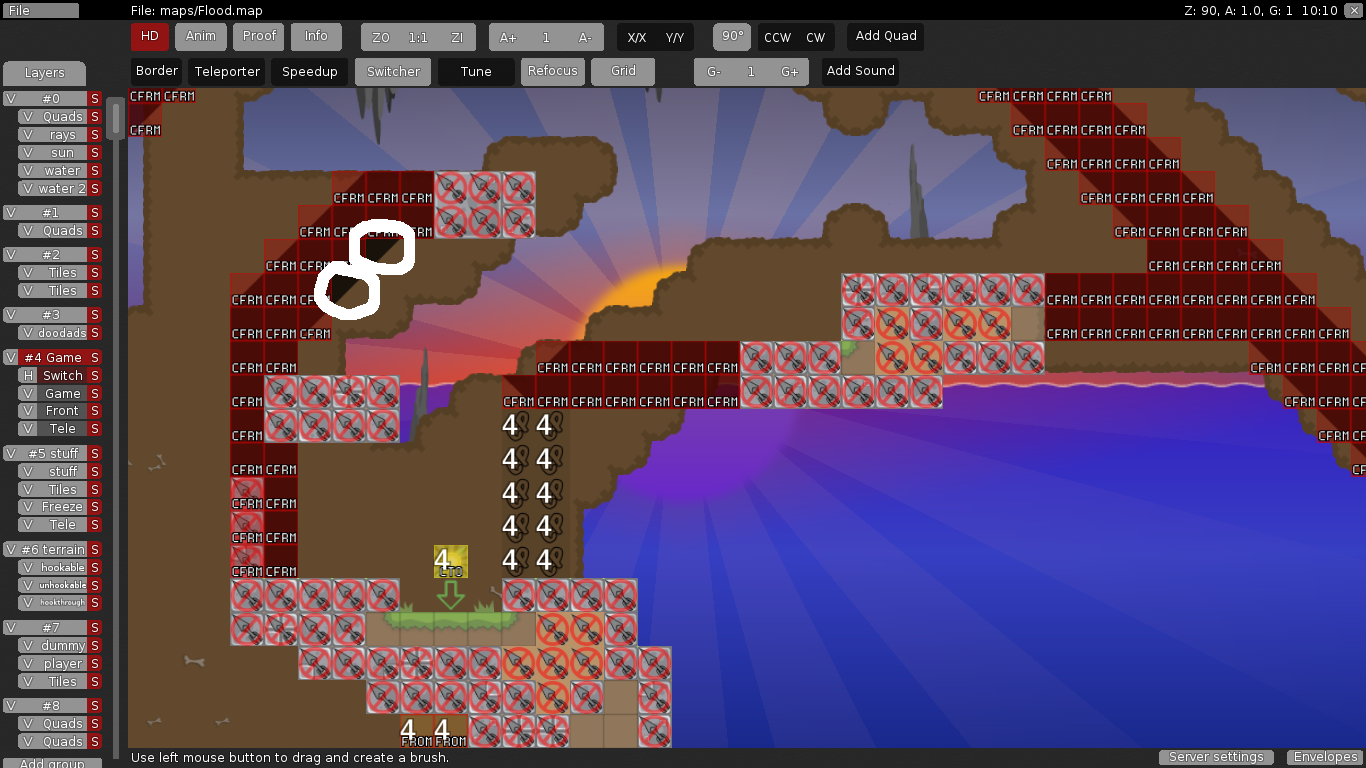1366x768 pixels.
Task: Rotate brush clockwise with CW
Action: click(x=816, y=38)
